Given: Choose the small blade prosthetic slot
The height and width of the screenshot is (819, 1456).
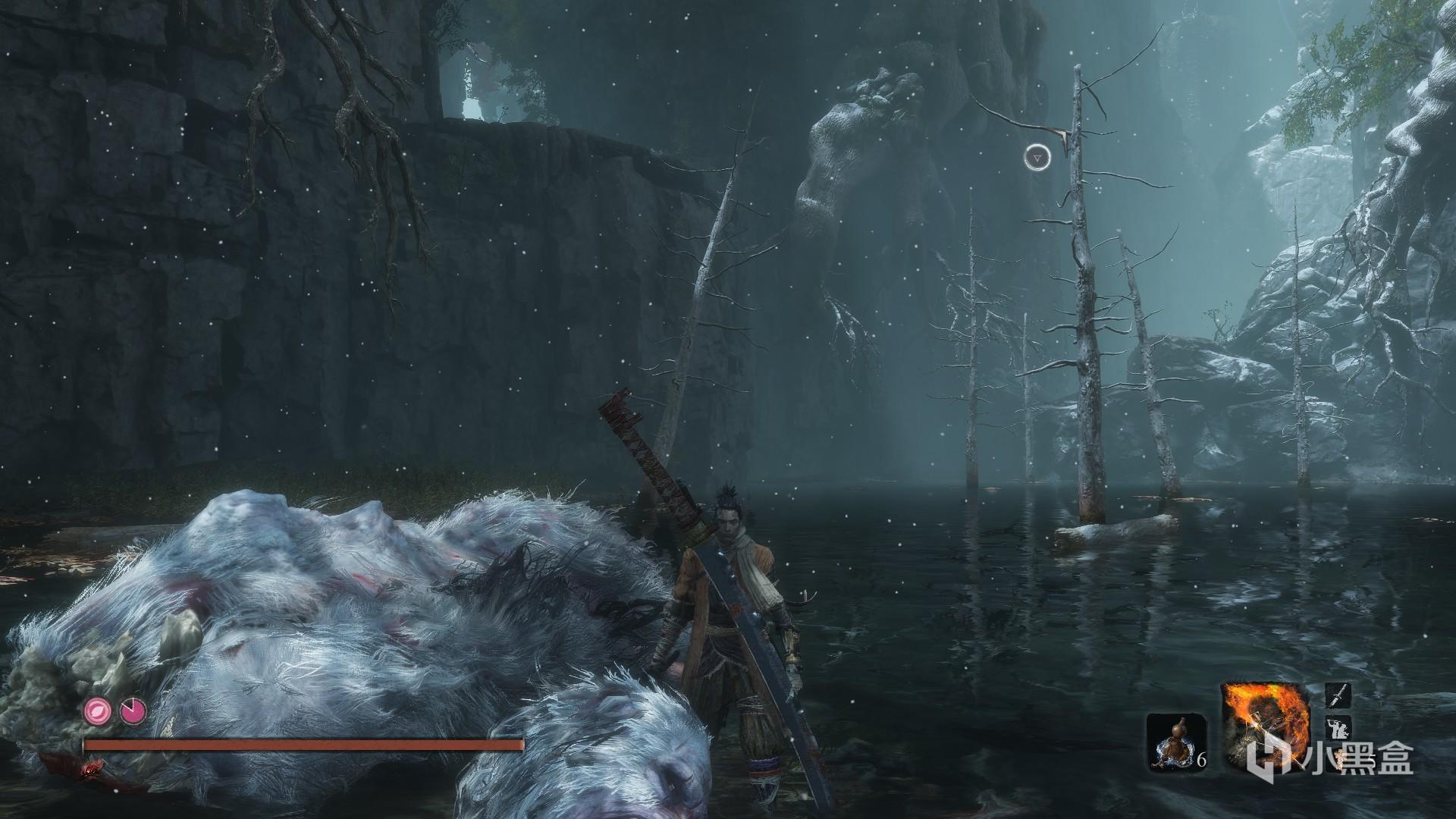Looking at the screenshot, I should click(x=1336, y=696).
